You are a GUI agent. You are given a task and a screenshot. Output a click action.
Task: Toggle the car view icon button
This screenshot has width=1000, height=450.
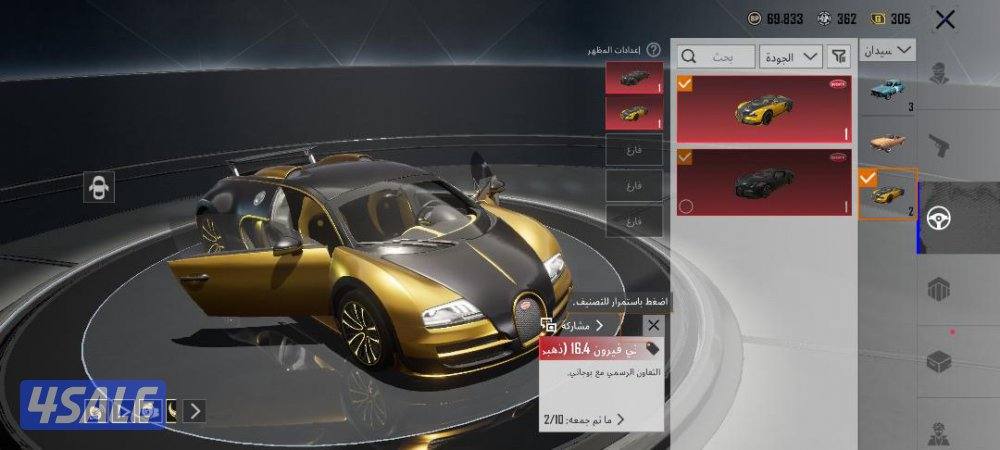tap(99, 187)
